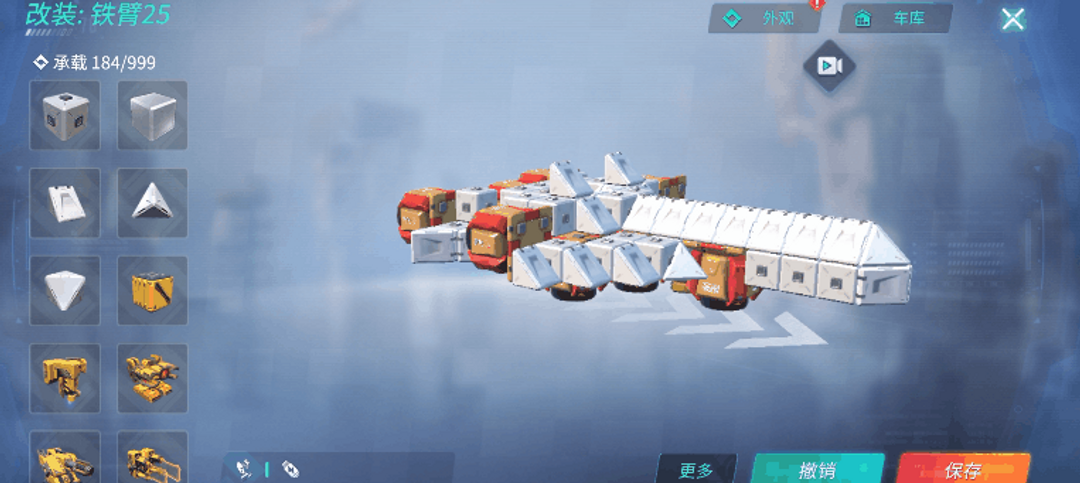Select the riveted metal cube block
Screen dimensions: 1080x483
coord(65,115)
